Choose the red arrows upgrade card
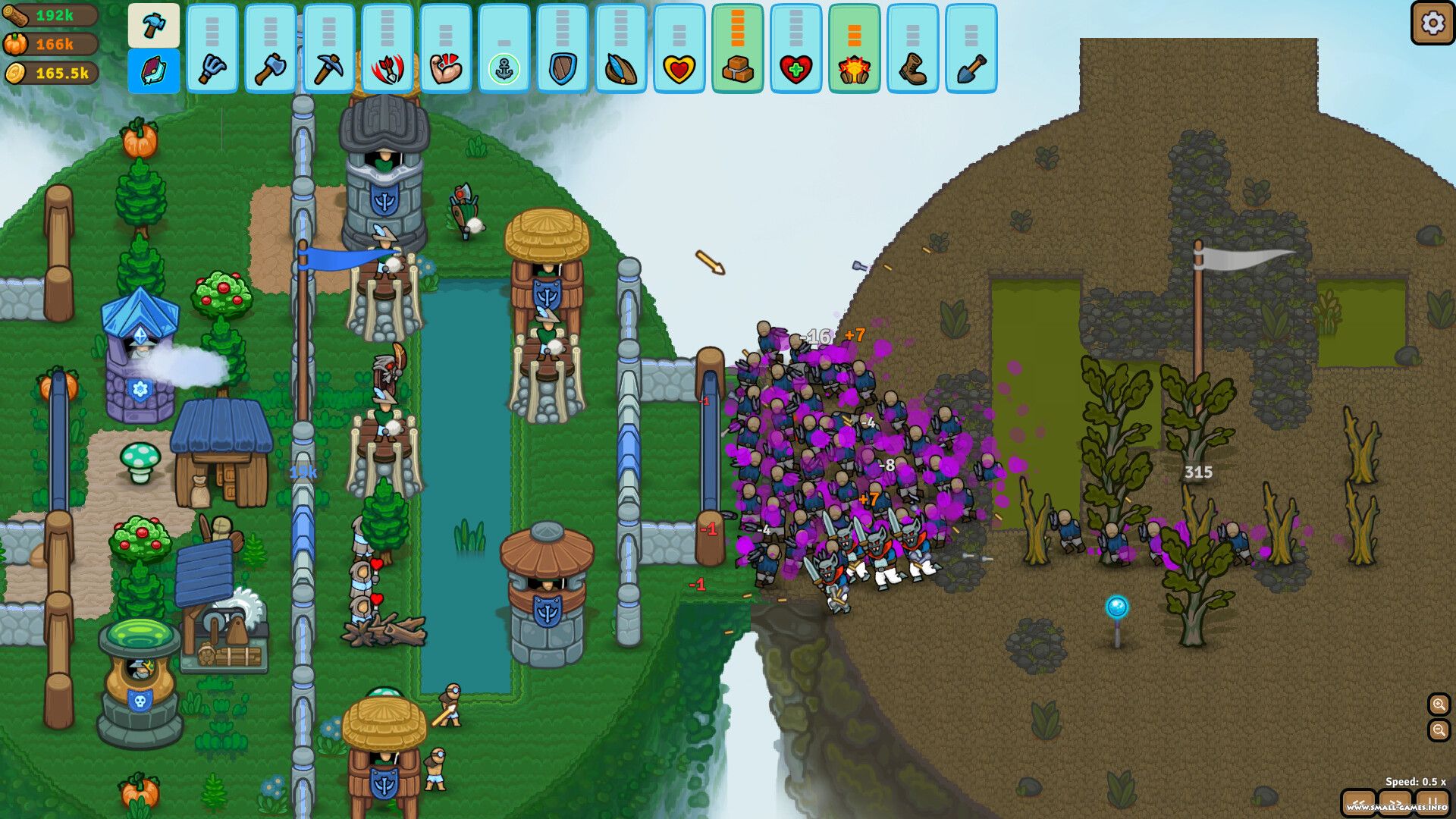 tap(388, 49)
